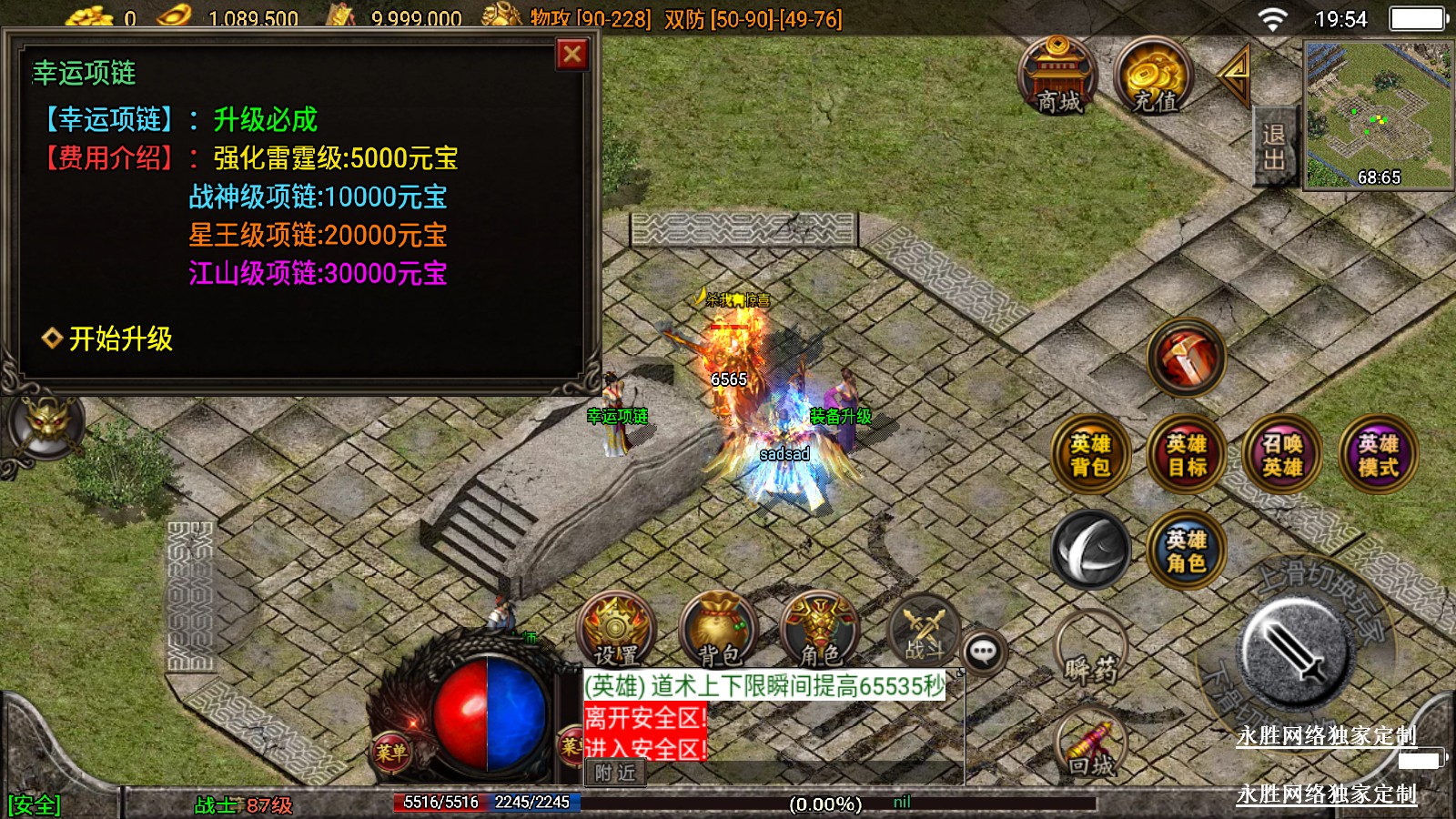Click the 退出 exit button

click(1273, 147)
